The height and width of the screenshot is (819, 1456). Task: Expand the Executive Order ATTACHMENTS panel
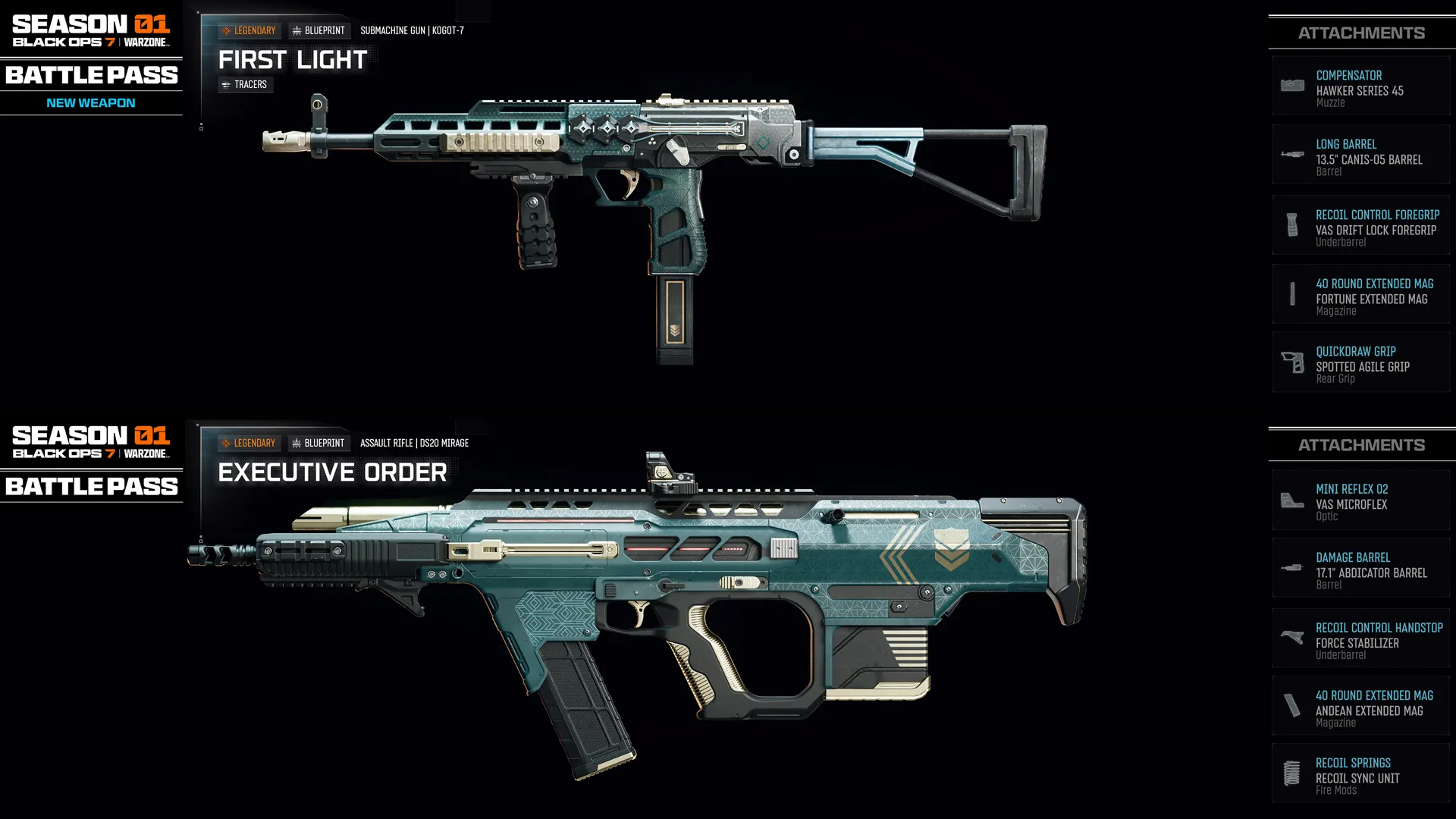click(x=1361, y=445)
